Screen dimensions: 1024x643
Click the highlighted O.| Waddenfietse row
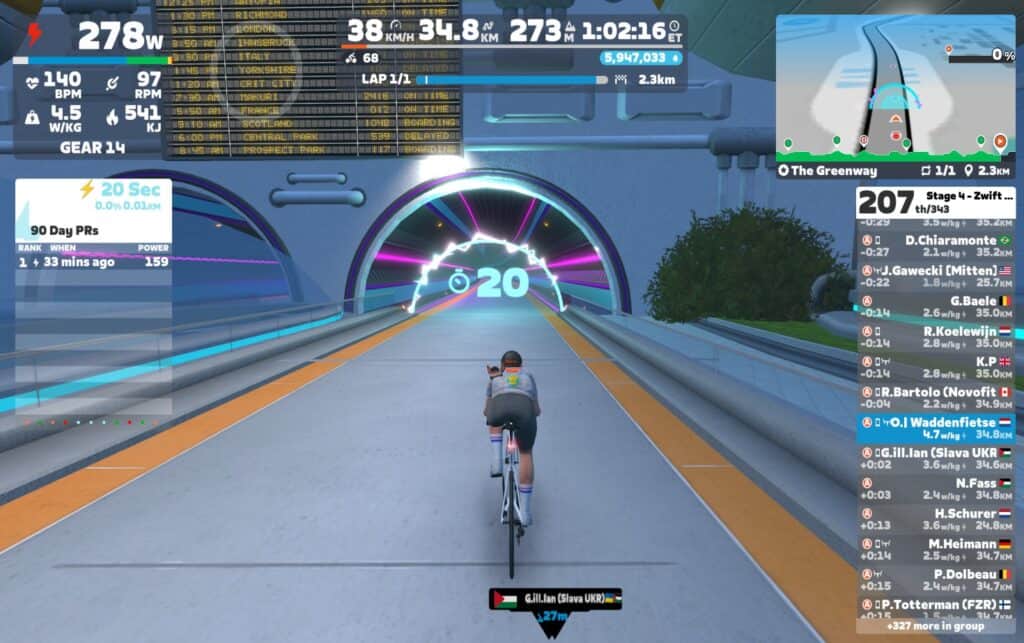(x=935, y=428)
